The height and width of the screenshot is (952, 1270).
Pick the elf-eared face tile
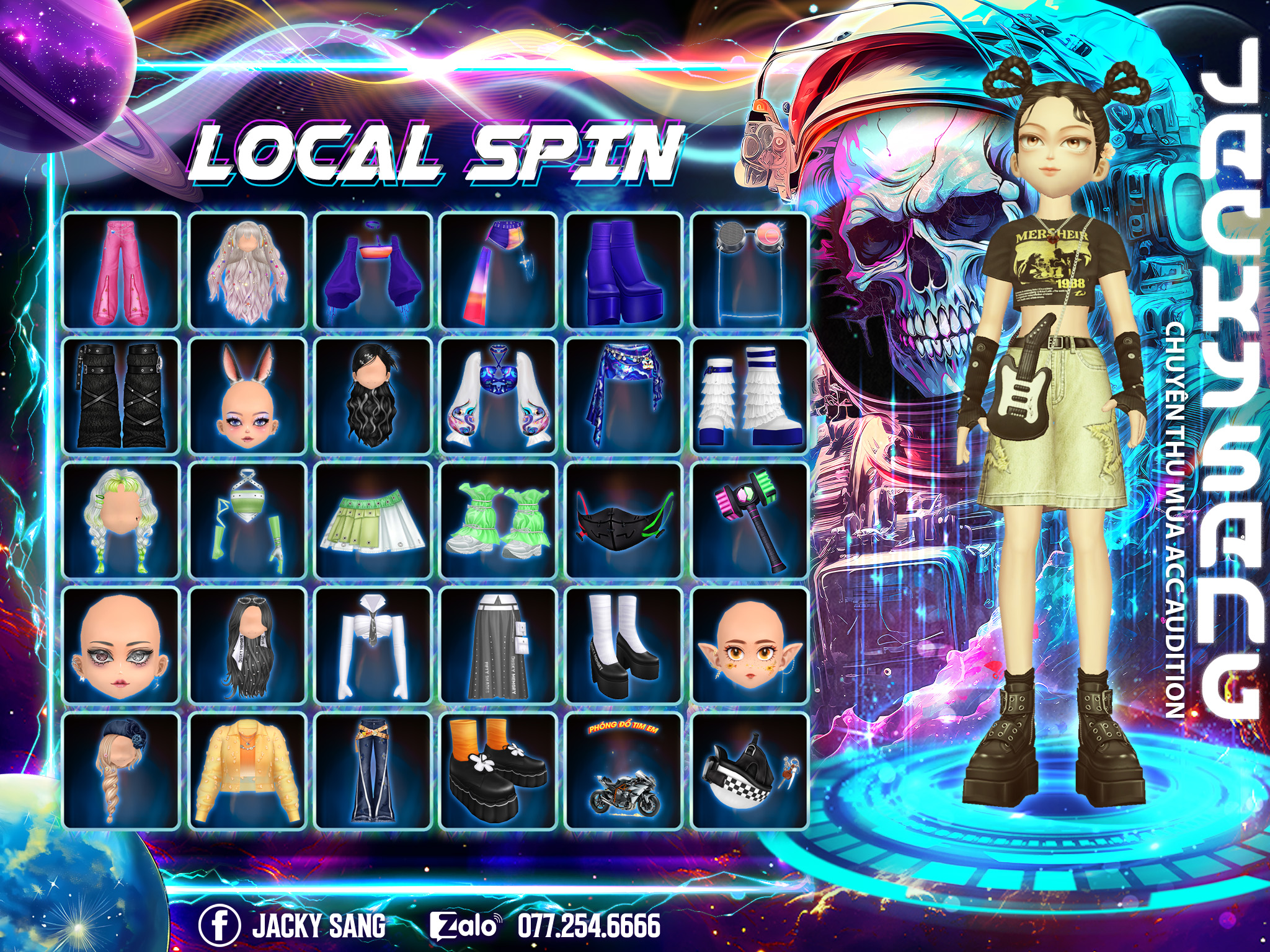click(749, 646)
